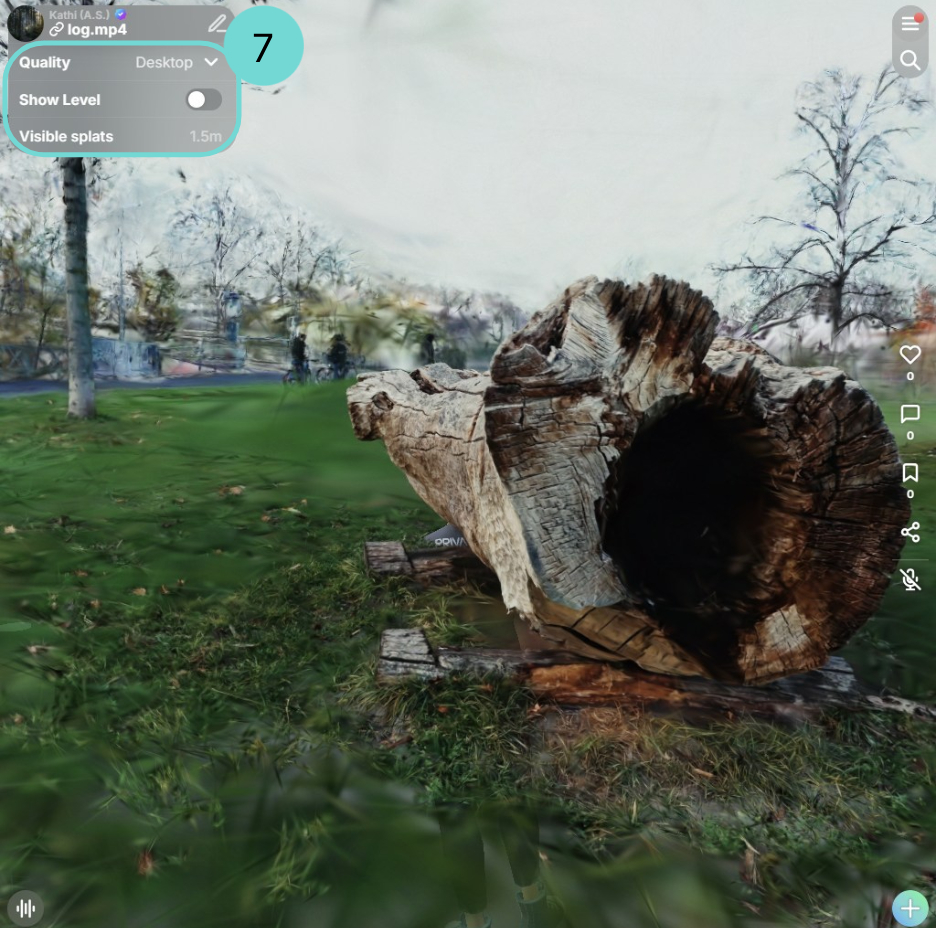Open the Quality dropdown set to Desktop
Screen dimensions: 936x928
(177, 62)
